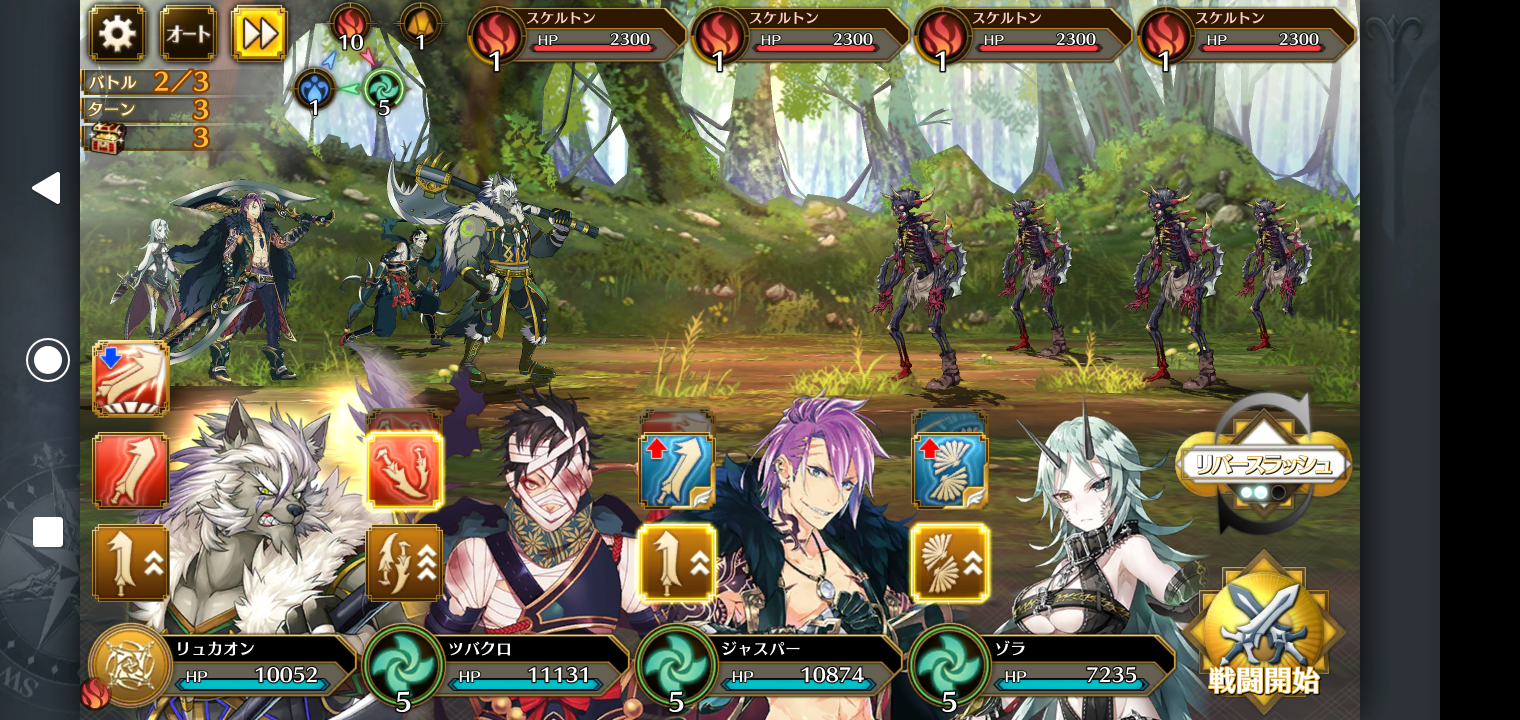Image resolution: width=1520 pixels, height=720 pixels.
Task: Activate the リバーススラッシュ button
Action: (x=1263, y=465)
